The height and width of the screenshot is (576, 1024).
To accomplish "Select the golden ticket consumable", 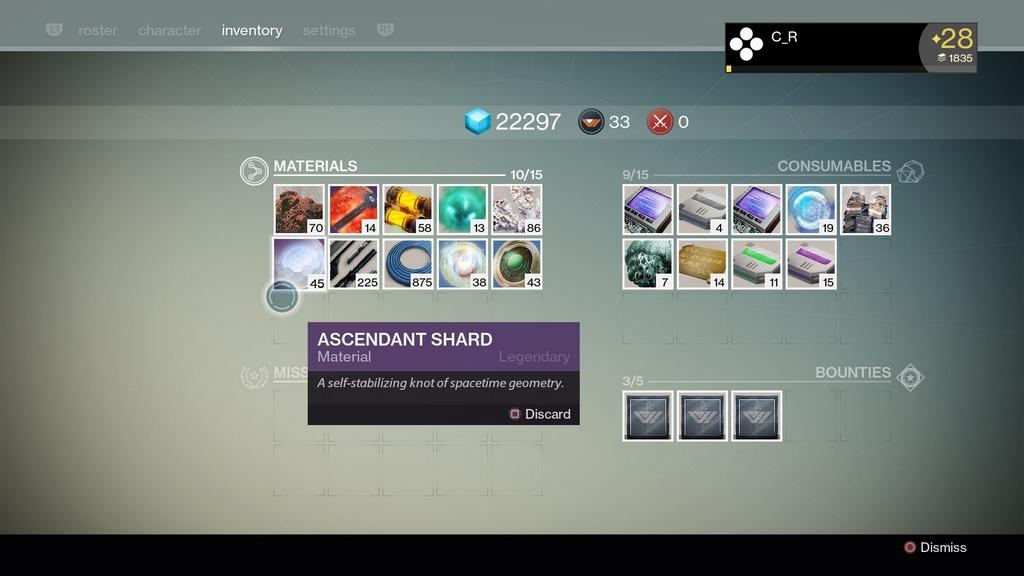I will (x=702, y=264).
